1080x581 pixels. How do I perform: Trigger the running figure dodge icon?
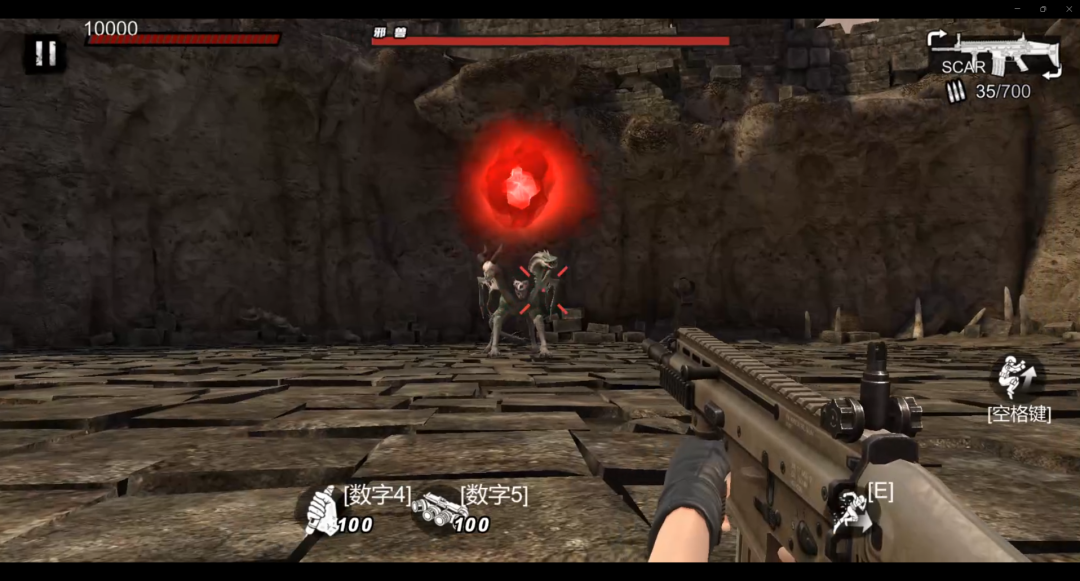point(850,508)
